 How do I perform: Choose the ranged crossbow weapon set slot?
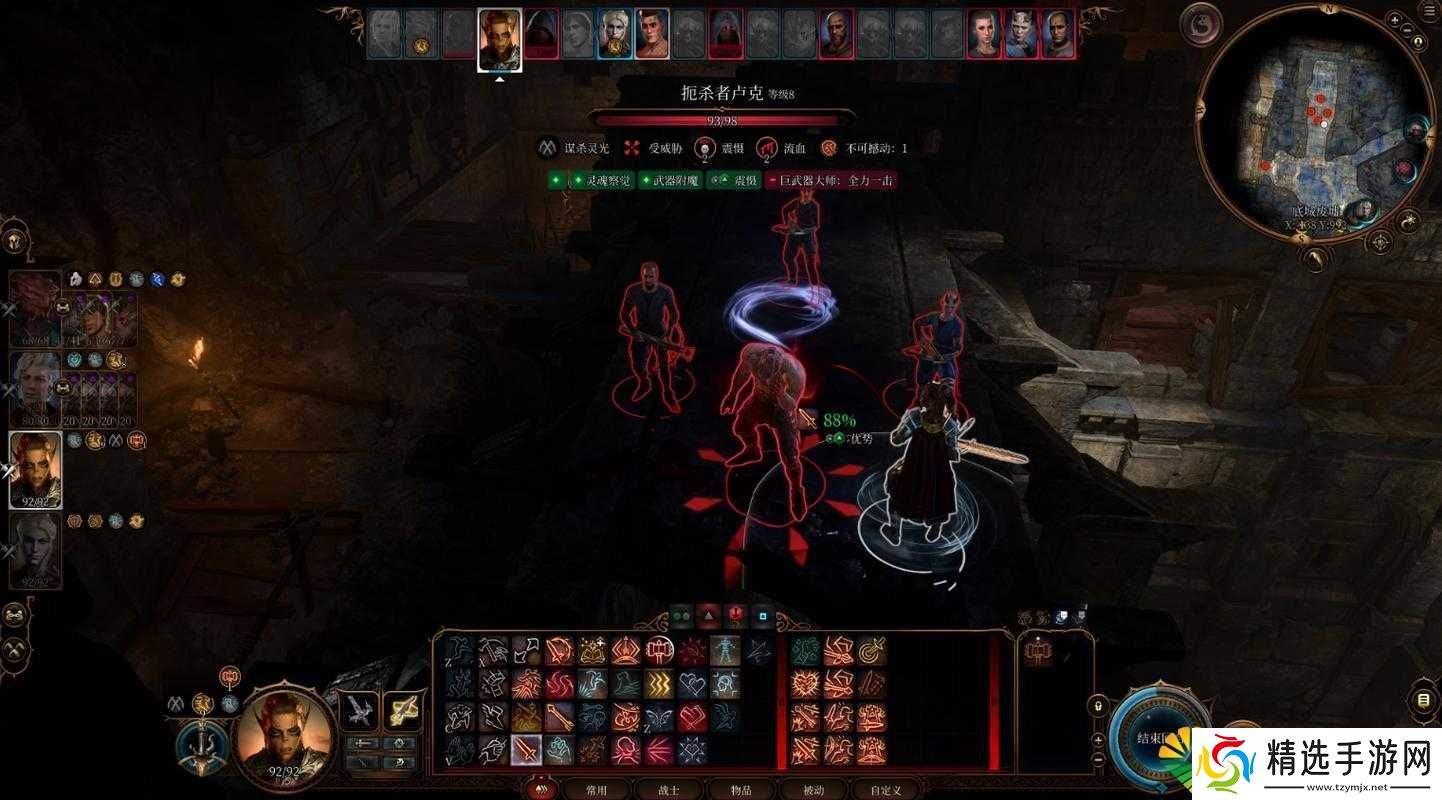[x=402, y=710]
